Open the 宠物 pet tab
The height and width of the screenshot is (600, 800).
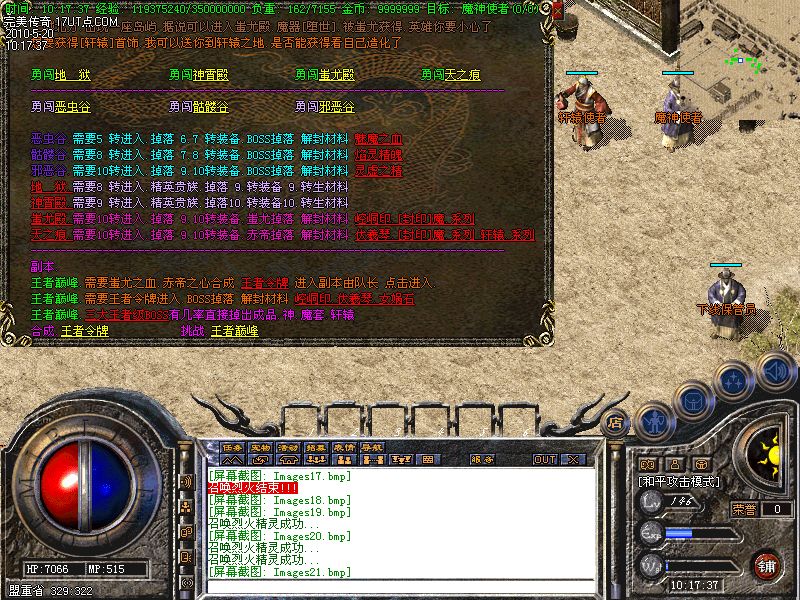point(261,447)
